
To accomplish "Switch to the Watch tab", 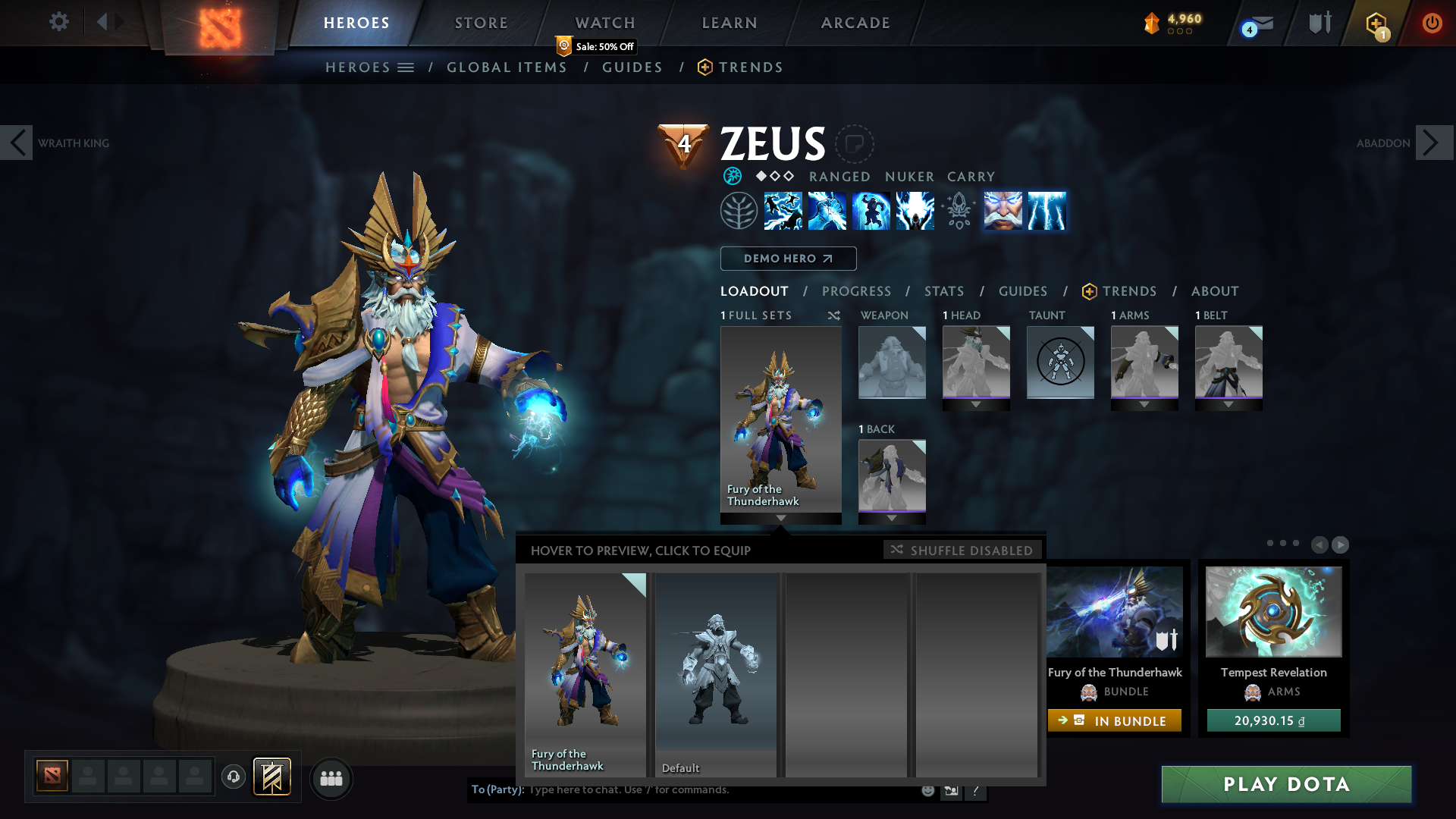I will pos(605,23).
